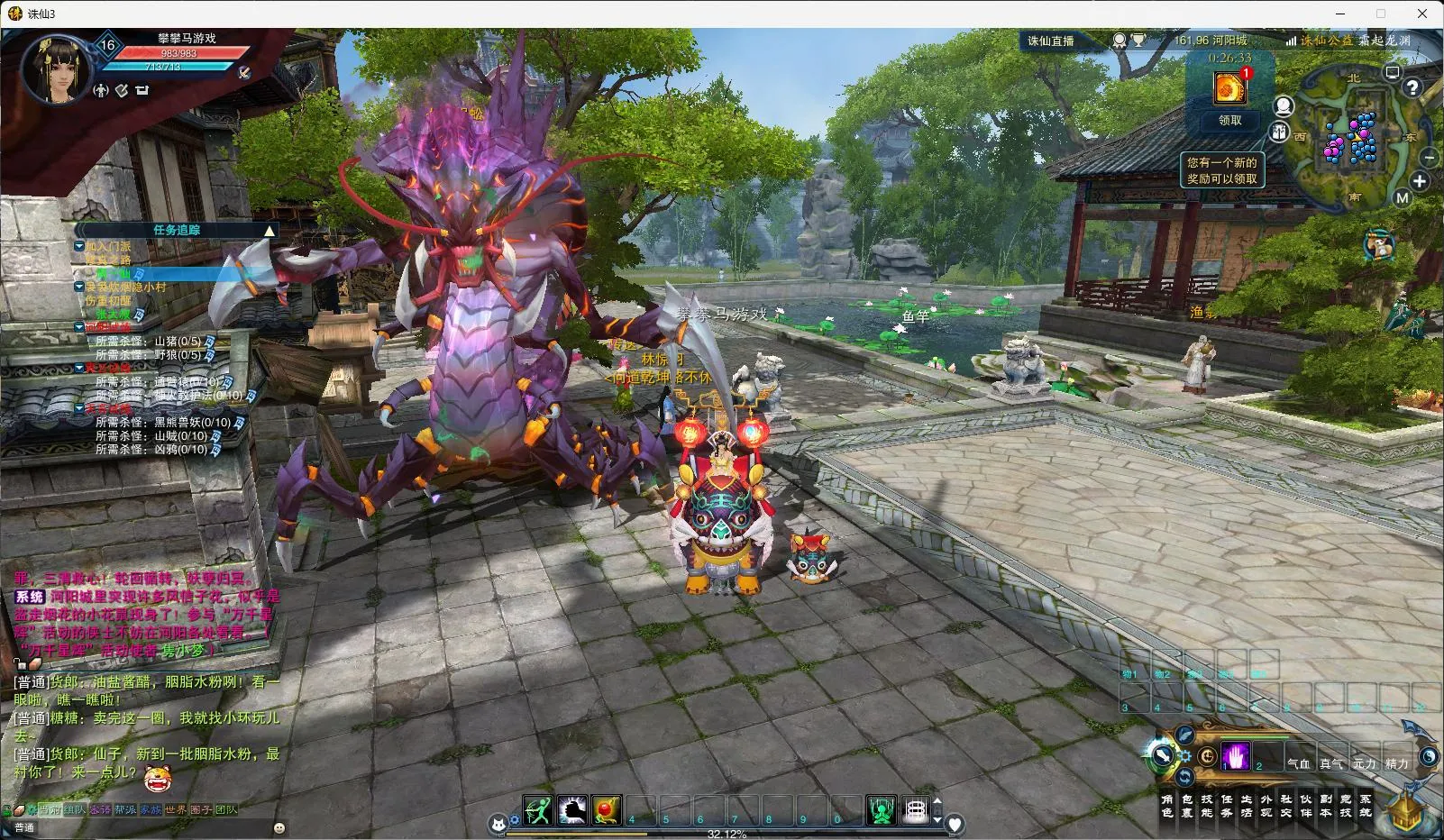Open help with the question mark icon

(x=1412, y=87)
